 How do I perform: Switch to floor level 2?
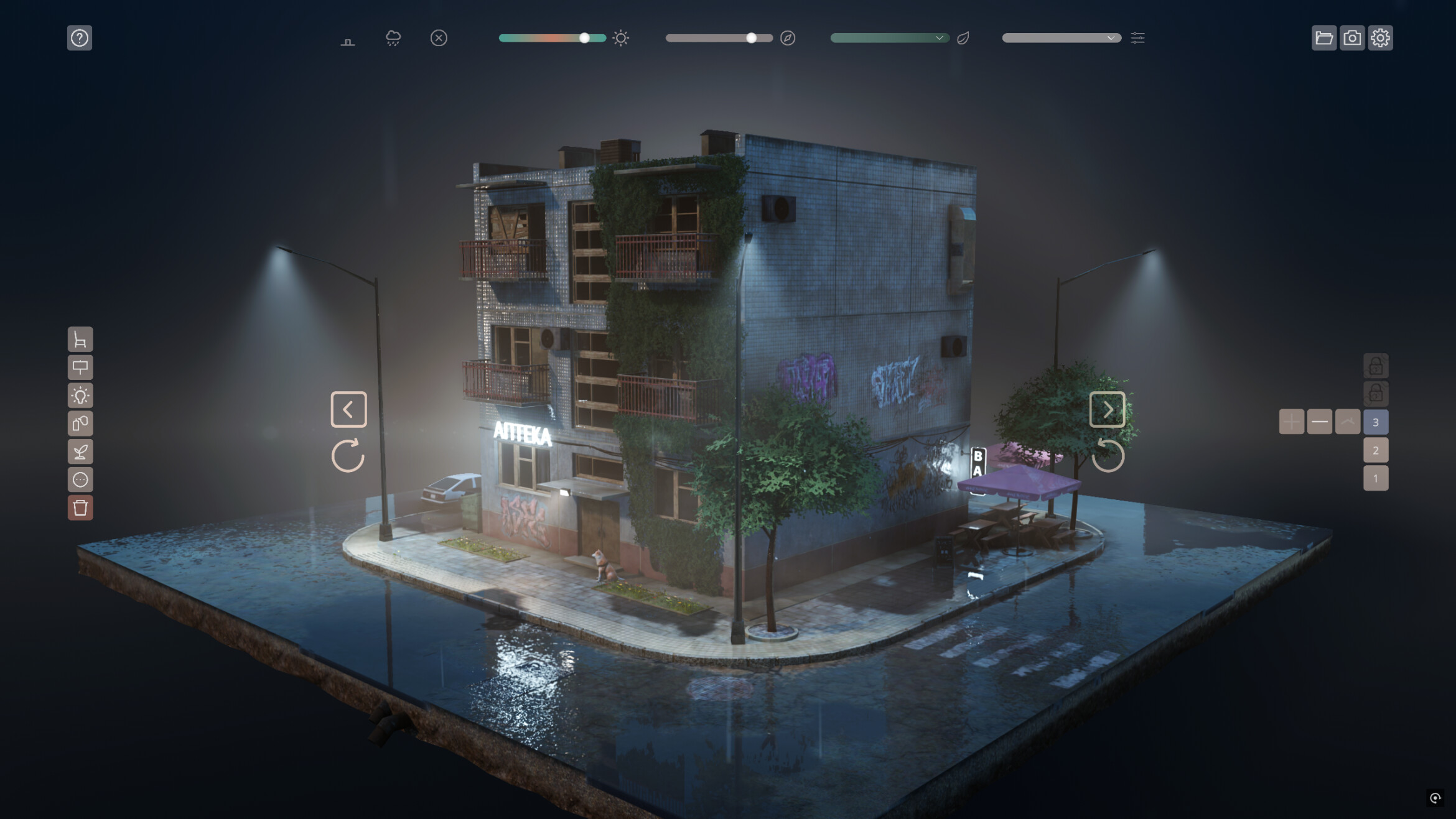(x=1376, y=450)
